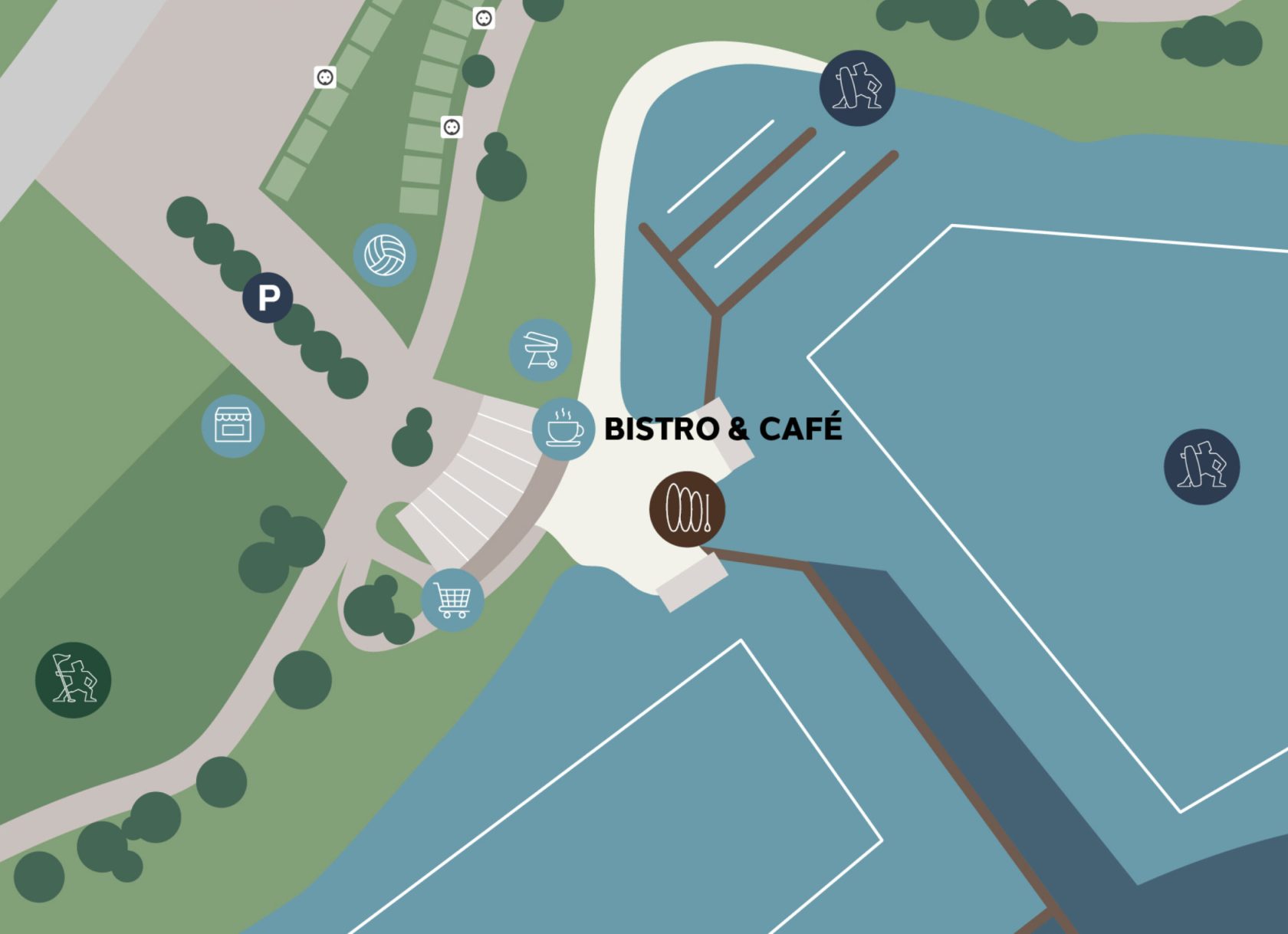Click the wakeboarder marker beside the wooden jetties
This screenshot has width=1288, height=934.
(x=857, y=88)
